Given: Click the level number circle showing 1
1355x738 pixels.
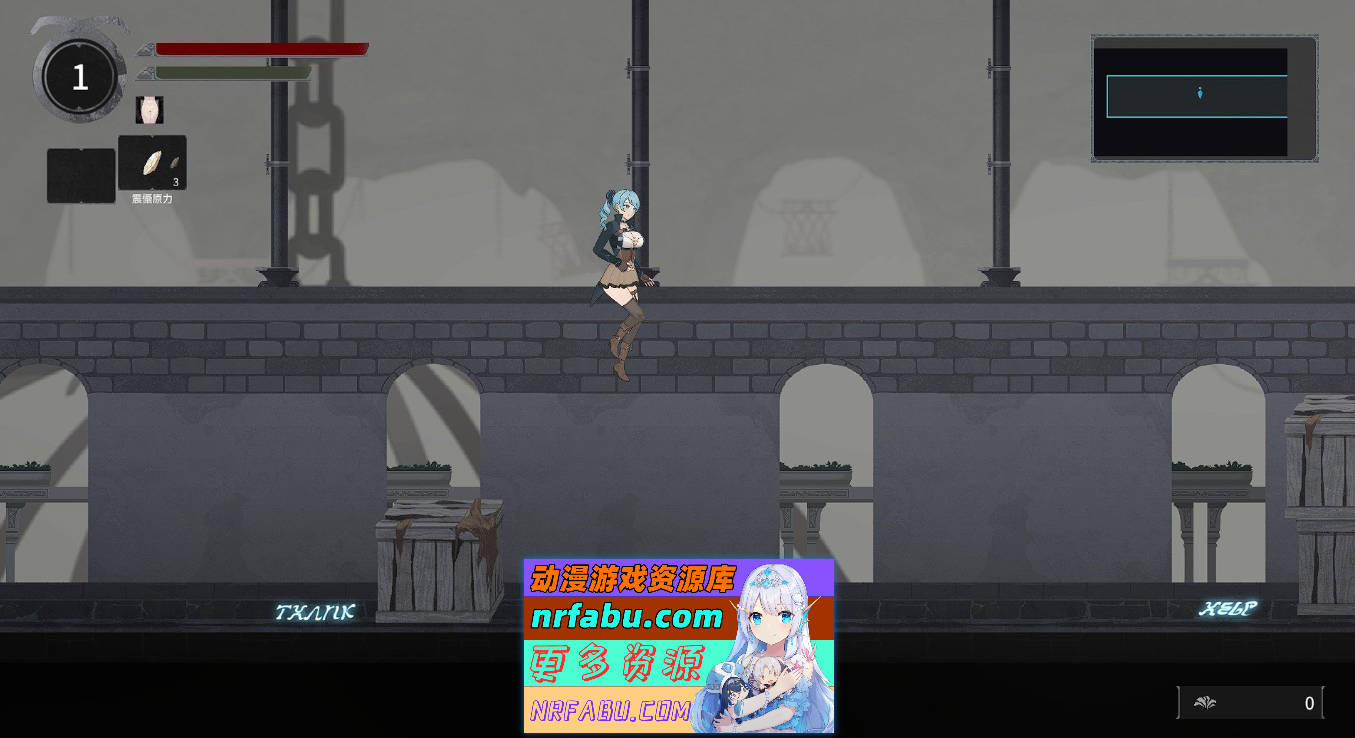Looking at the screenshot, I should (x=78, y=77).
